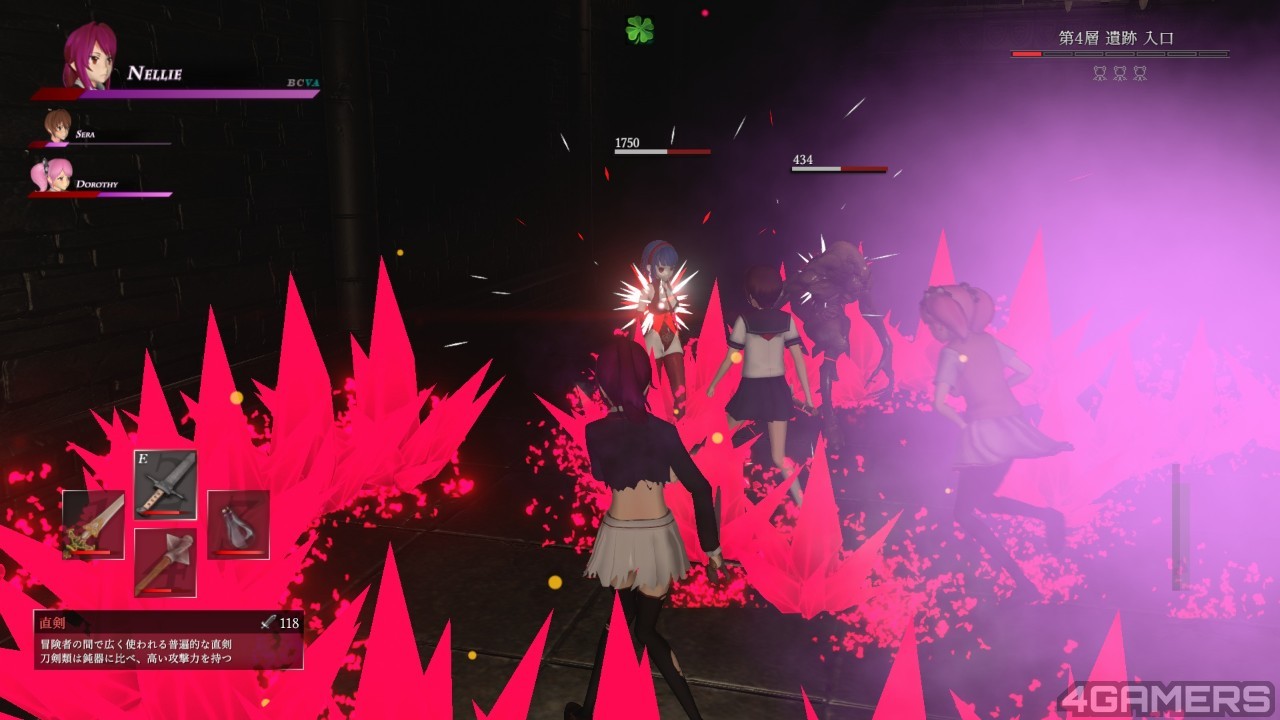
Task: Select Sera's party portrait
Action: click(57, 126)
